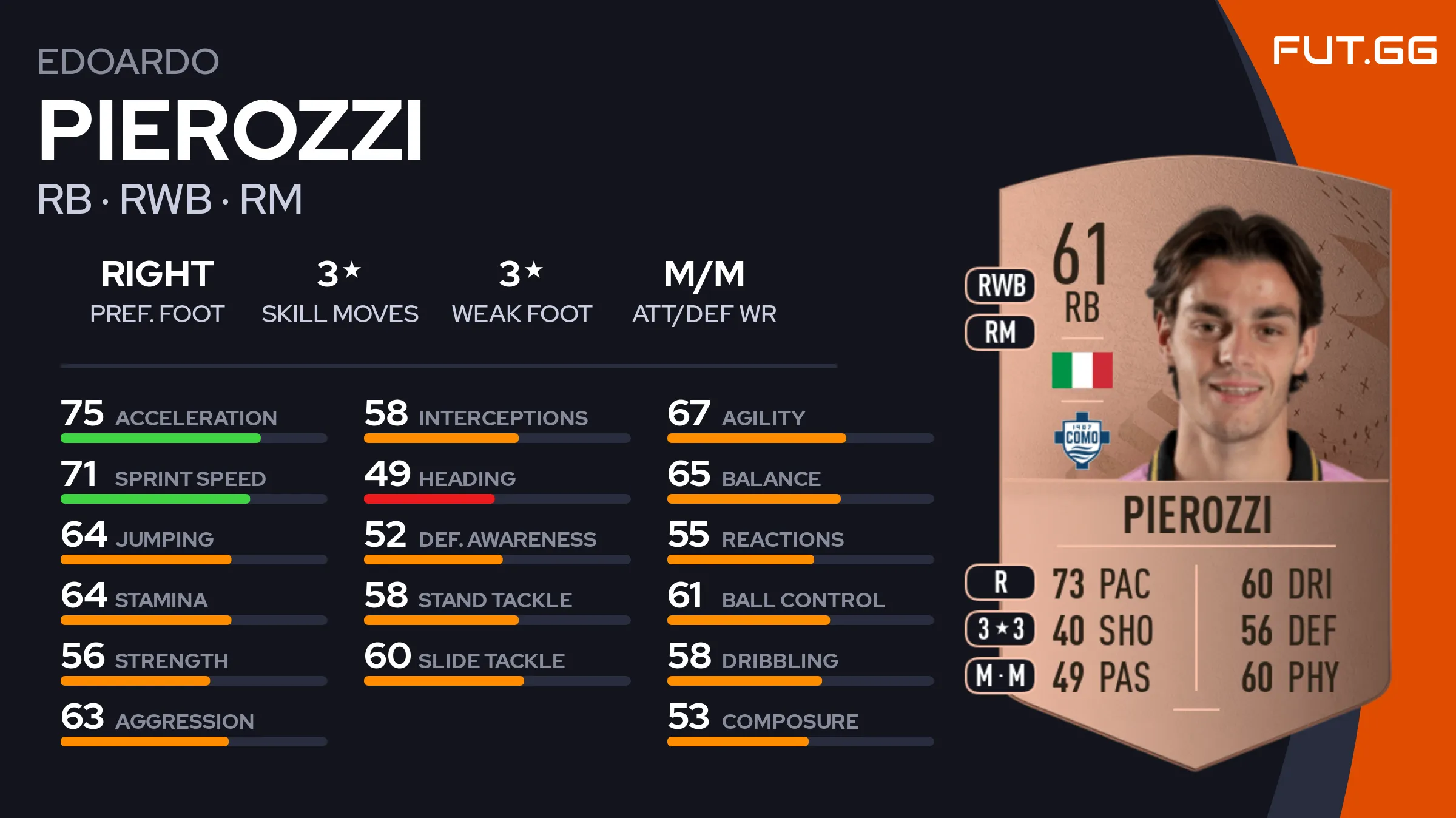Select the Pierozzi player card
This screenshot has height=818, width=1456.
click(1194, 461)
